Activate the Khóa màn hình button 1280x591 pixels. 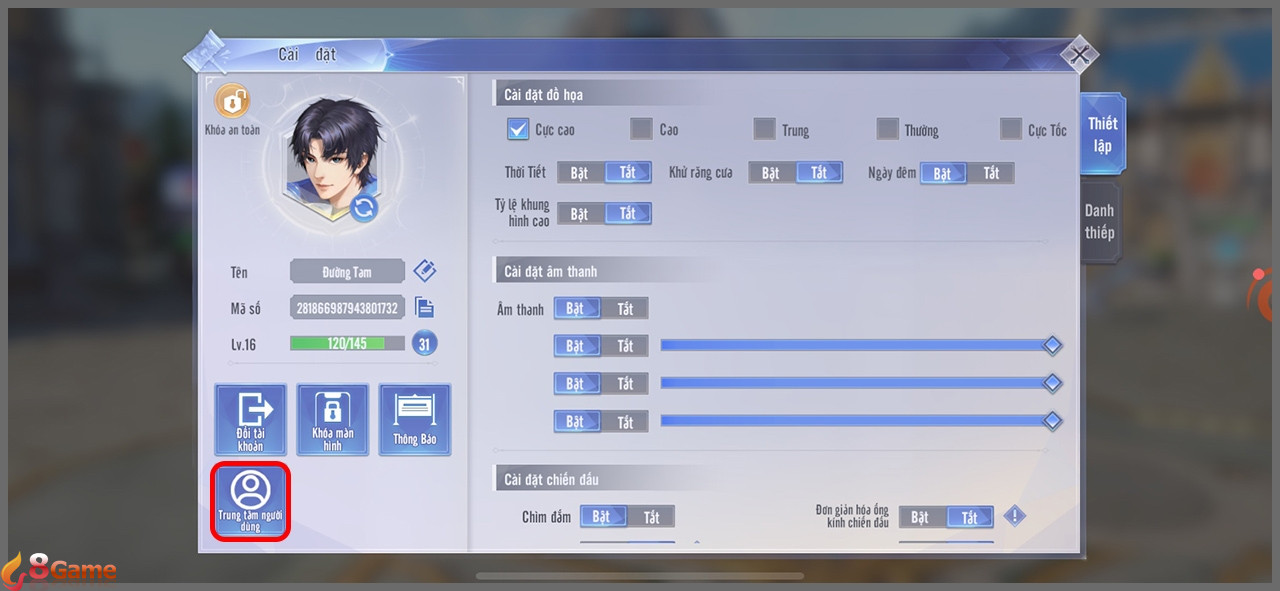click(332, 420)
